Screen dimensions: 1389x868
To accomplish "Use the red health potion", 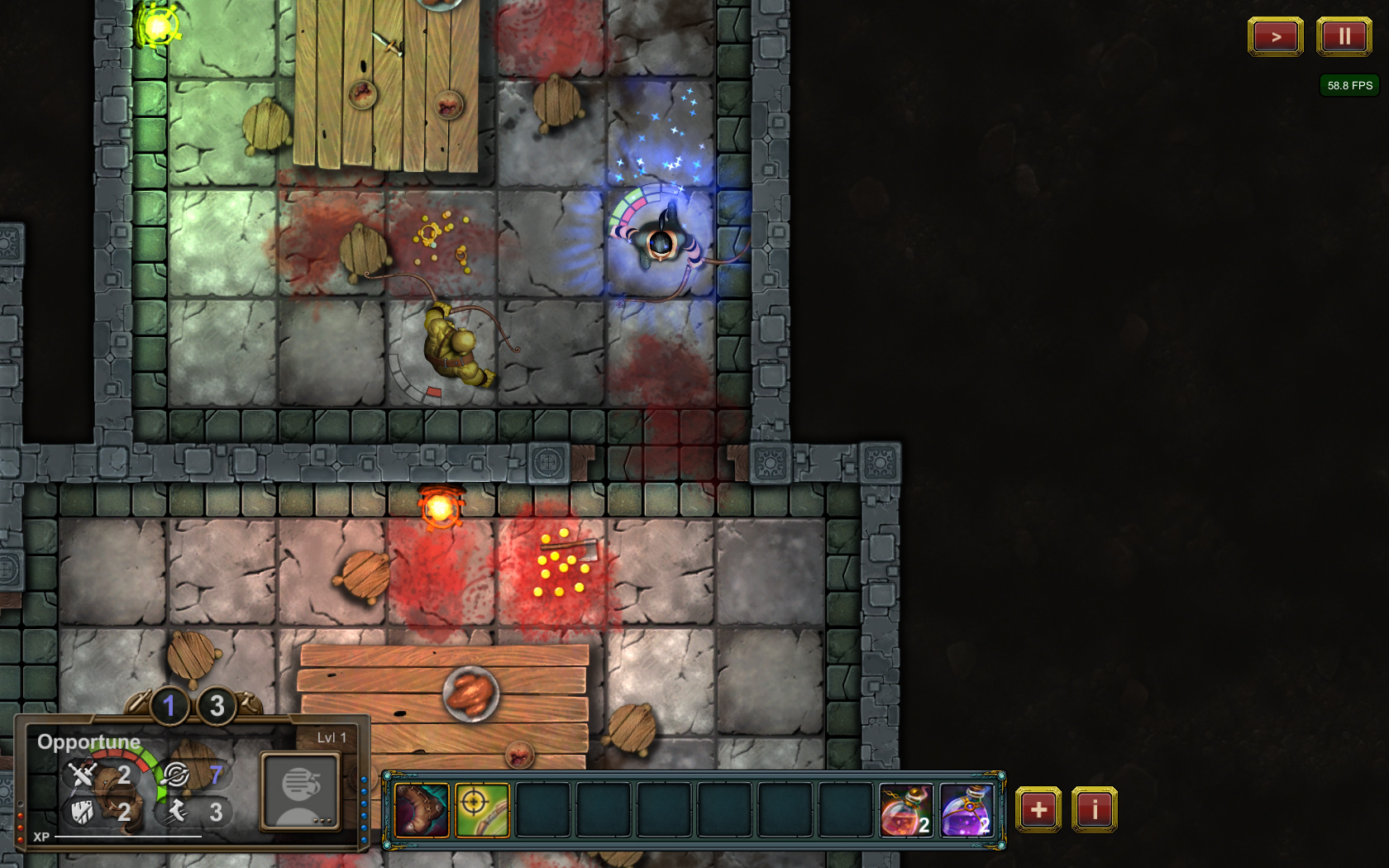I will click(906, 810).
